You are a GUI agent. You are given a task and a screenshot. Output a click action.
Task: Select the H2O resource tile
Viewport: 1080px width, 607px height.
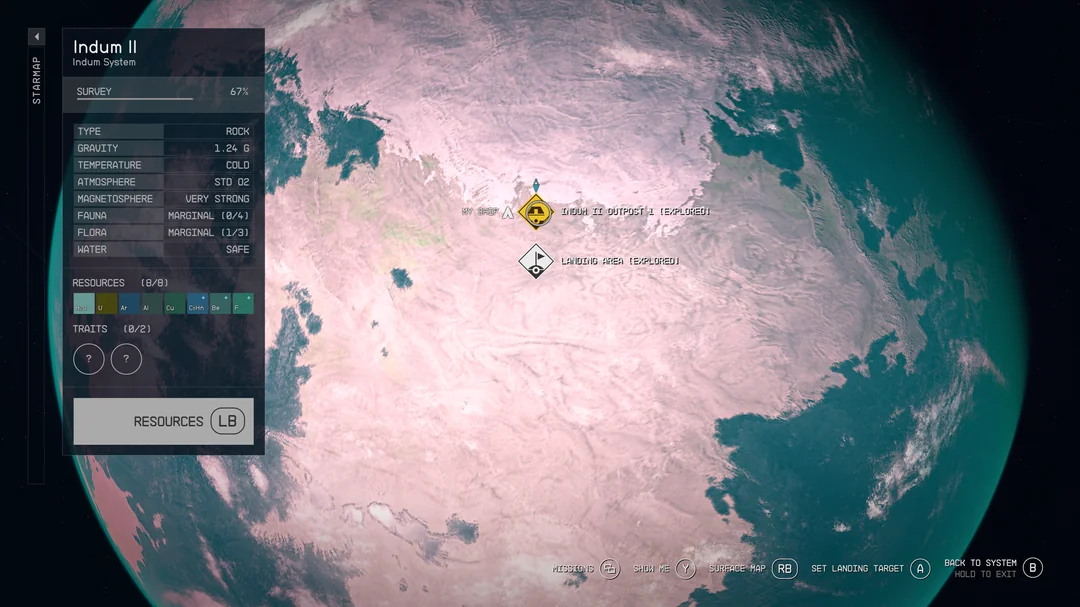tap(84, 303)
